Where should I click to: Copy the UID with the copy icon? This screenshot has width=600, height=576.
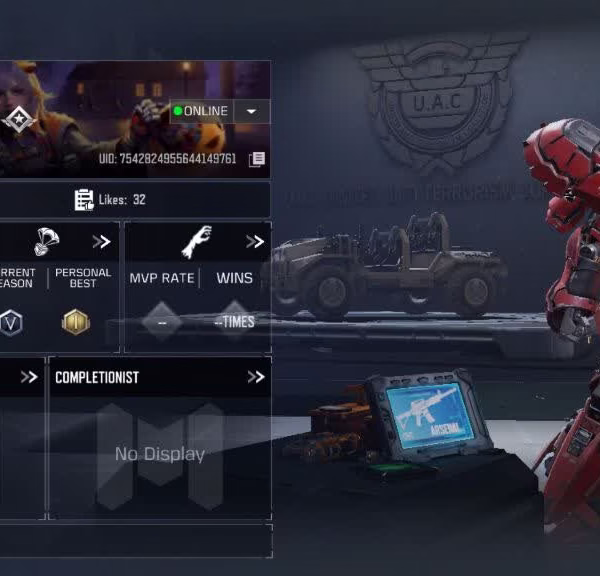[x=257, y=159]
